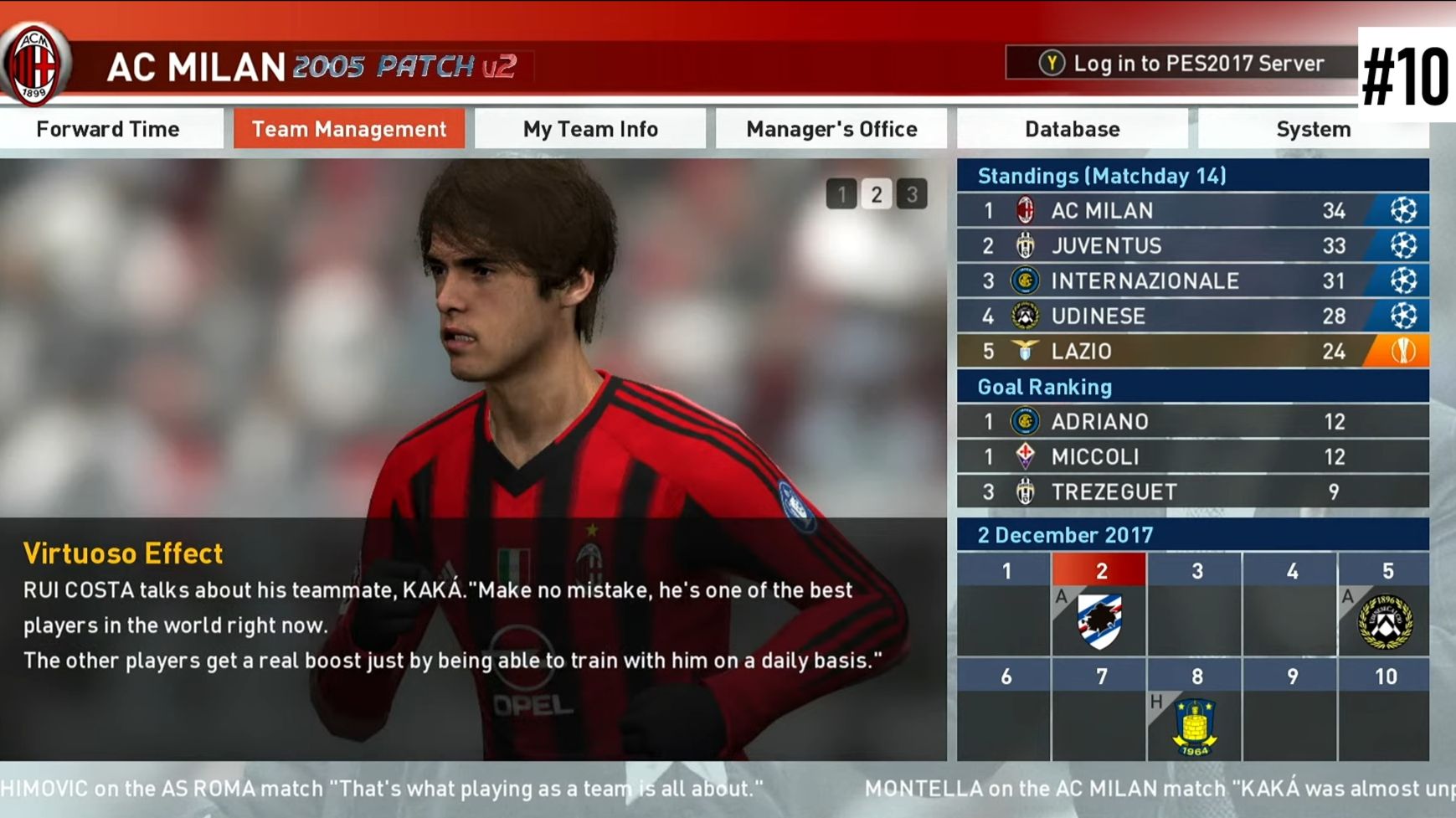Select Adriano in Goal Ranking
Screen dimensions: 1456x818
[1192, 421]
